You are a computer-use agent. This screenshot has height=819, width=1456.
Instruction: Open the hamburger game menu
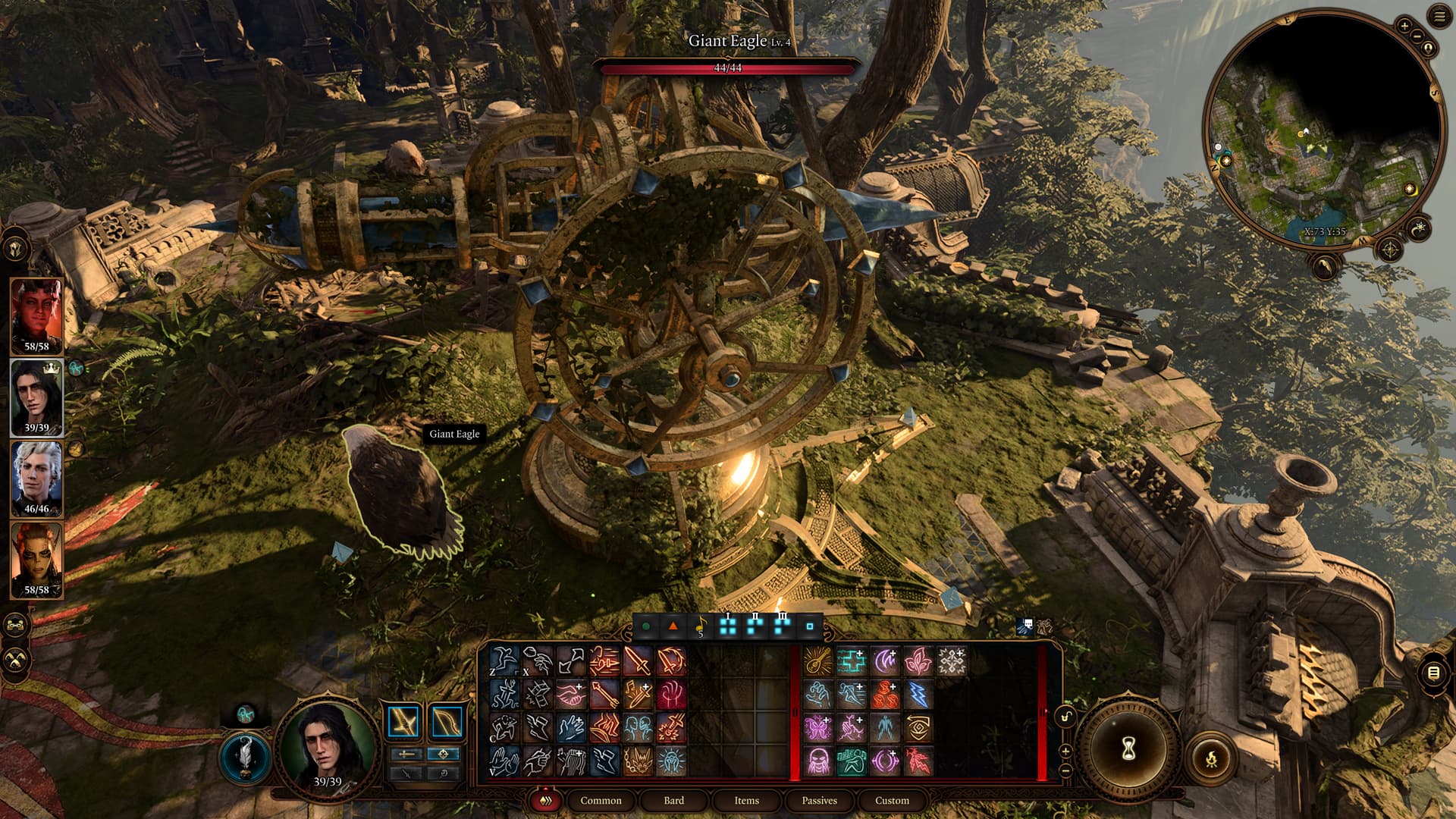(x=1439, y=17)
